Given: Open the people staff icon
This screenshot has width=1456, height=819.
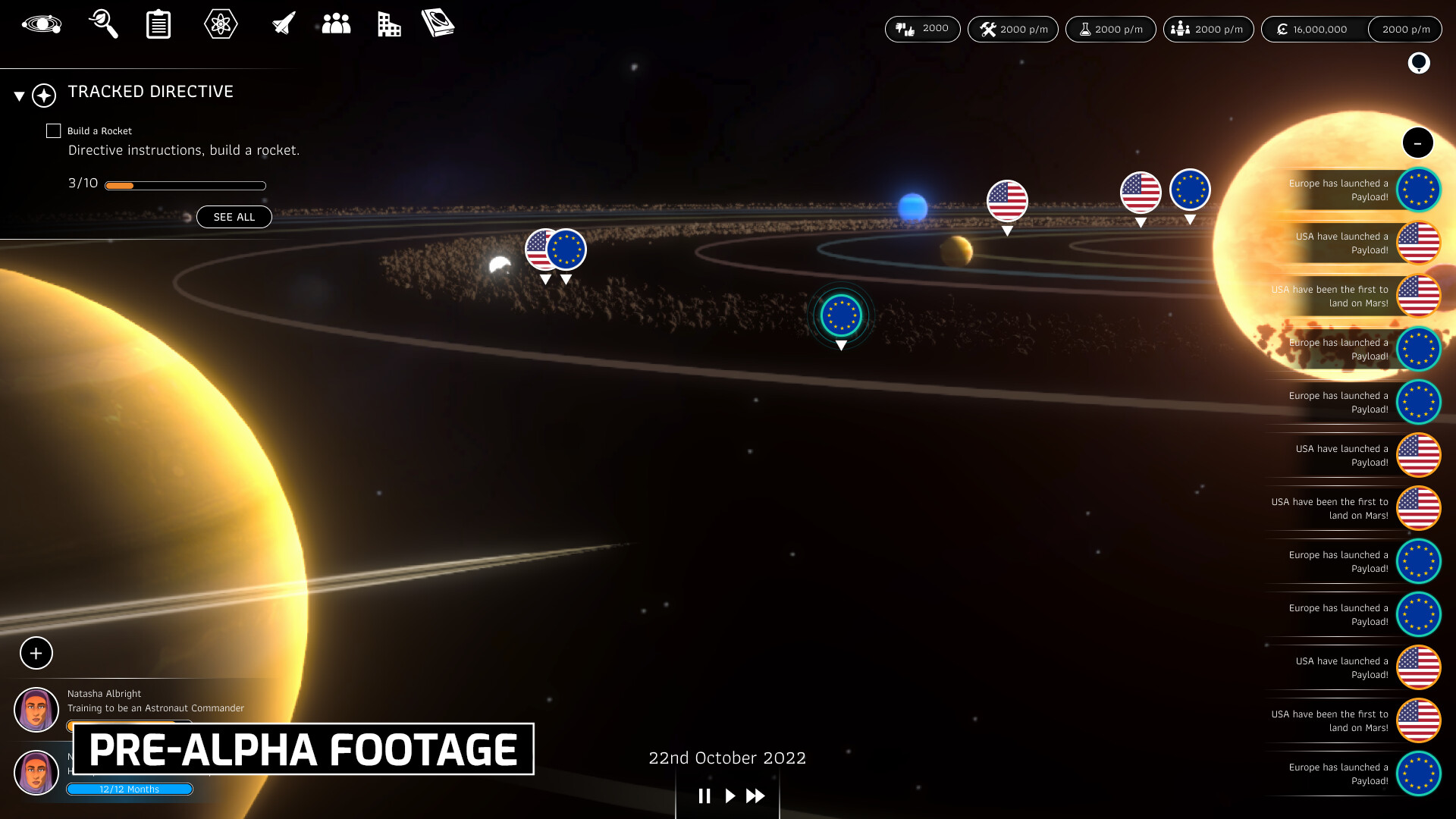Looking at the screenshot, I should click(x=336, y=24).
